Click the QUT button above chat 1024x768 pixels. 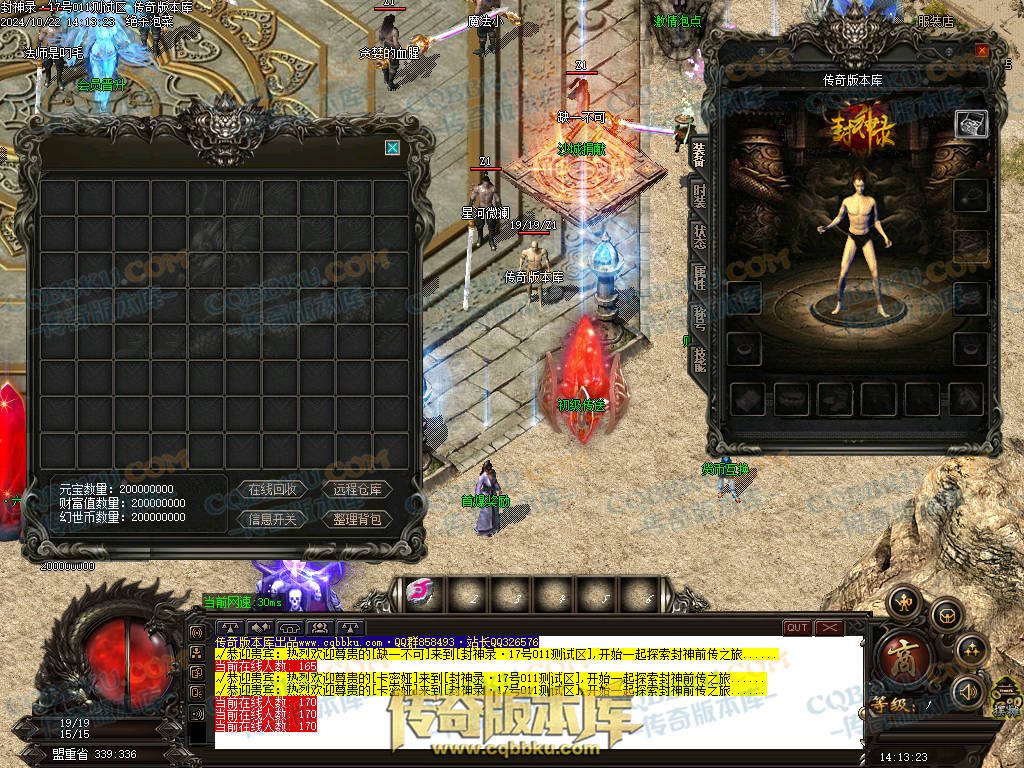point(797,628)
